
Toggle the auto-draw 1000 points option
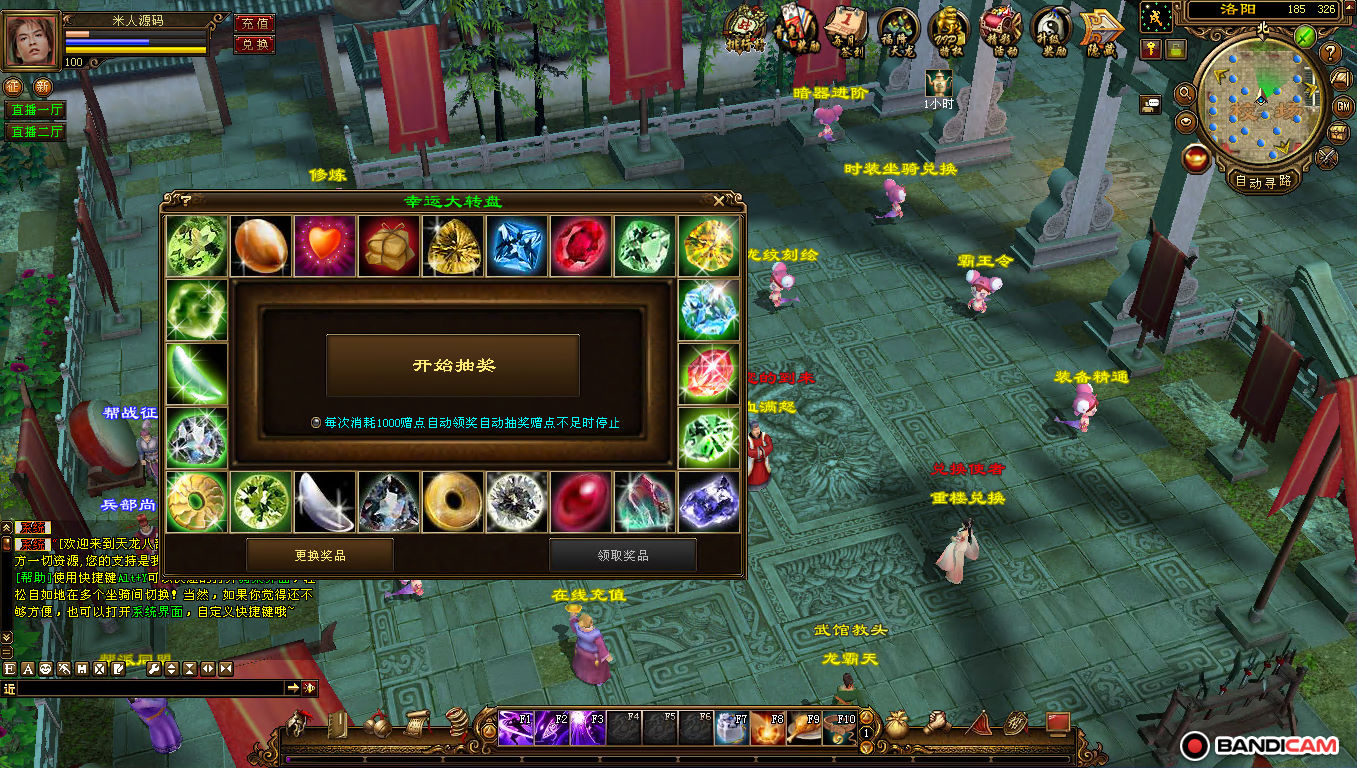click(x=316, y=423)
